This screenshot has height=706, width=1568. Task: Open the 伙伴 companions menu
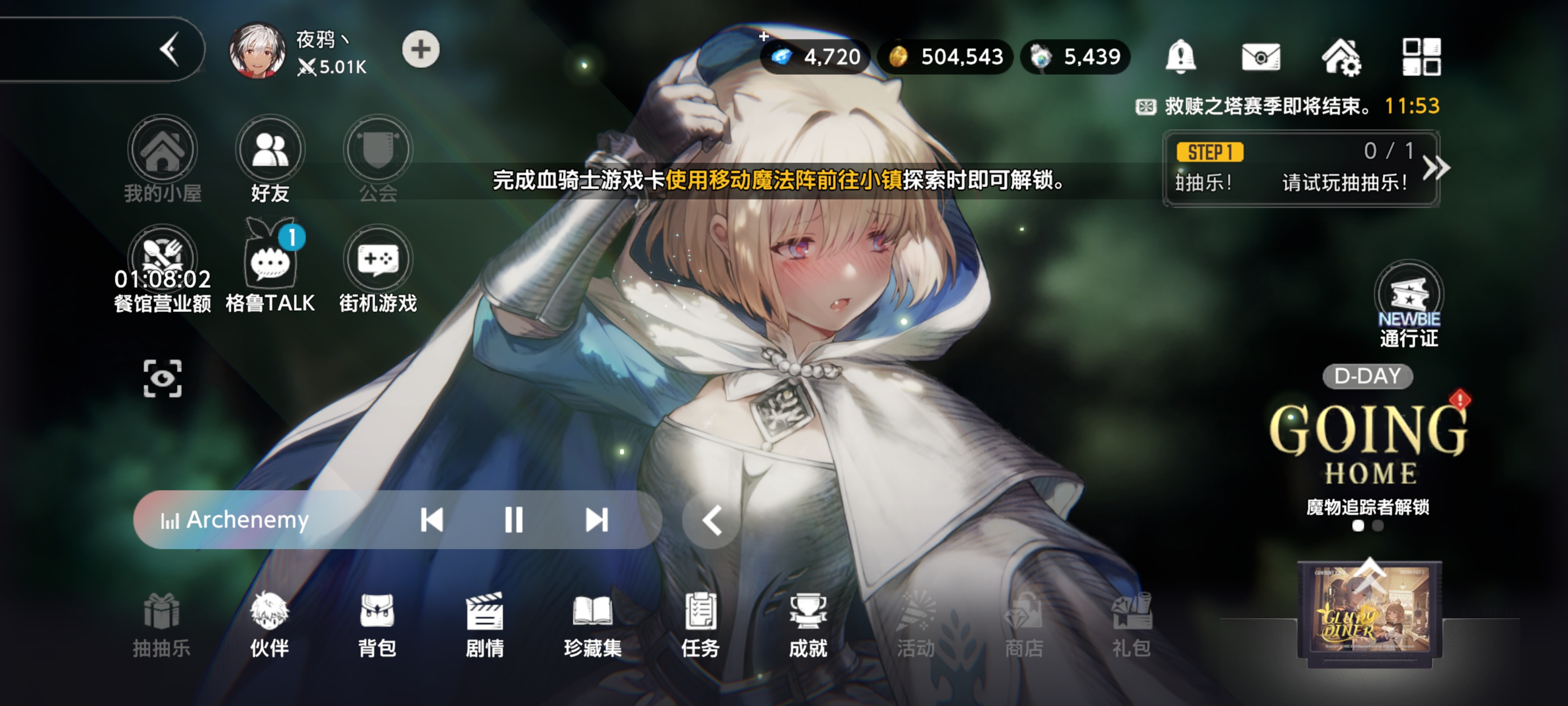[269, 625]
